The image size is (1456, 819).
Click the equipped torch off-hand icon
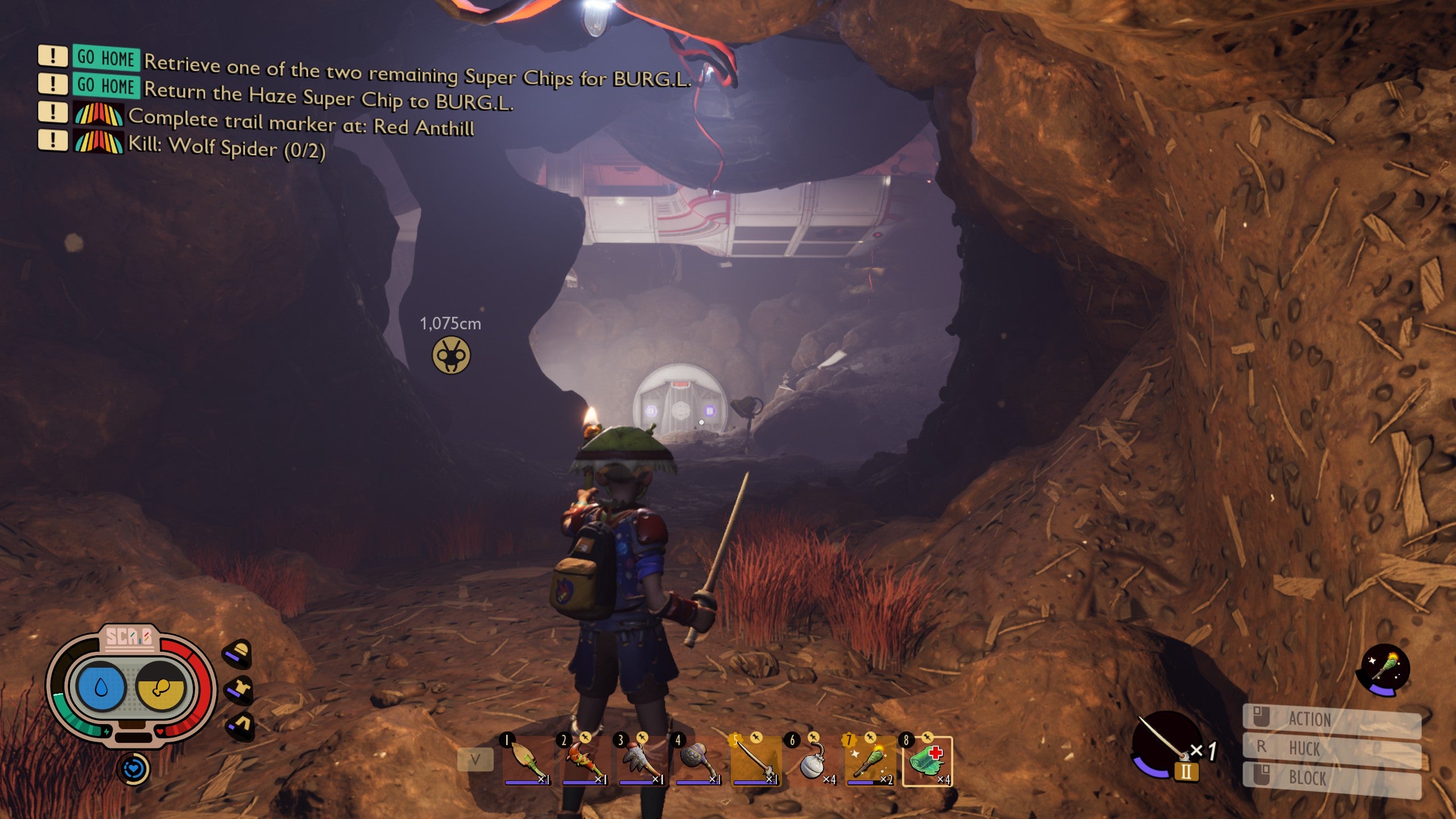click(1383, 669)
